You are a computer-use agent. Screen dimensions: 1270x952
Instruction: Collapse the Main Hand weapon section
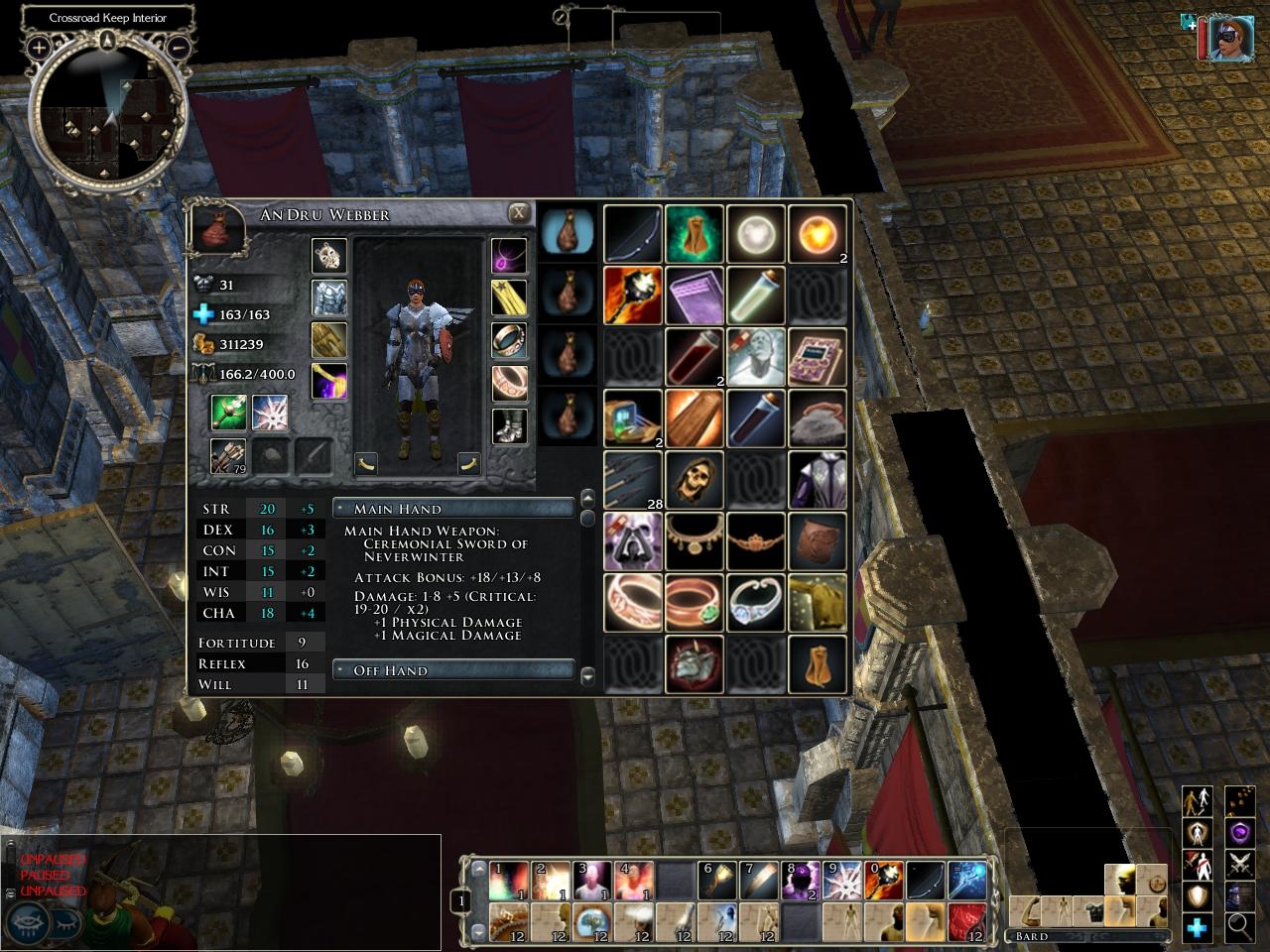click(x=453, y=509)
